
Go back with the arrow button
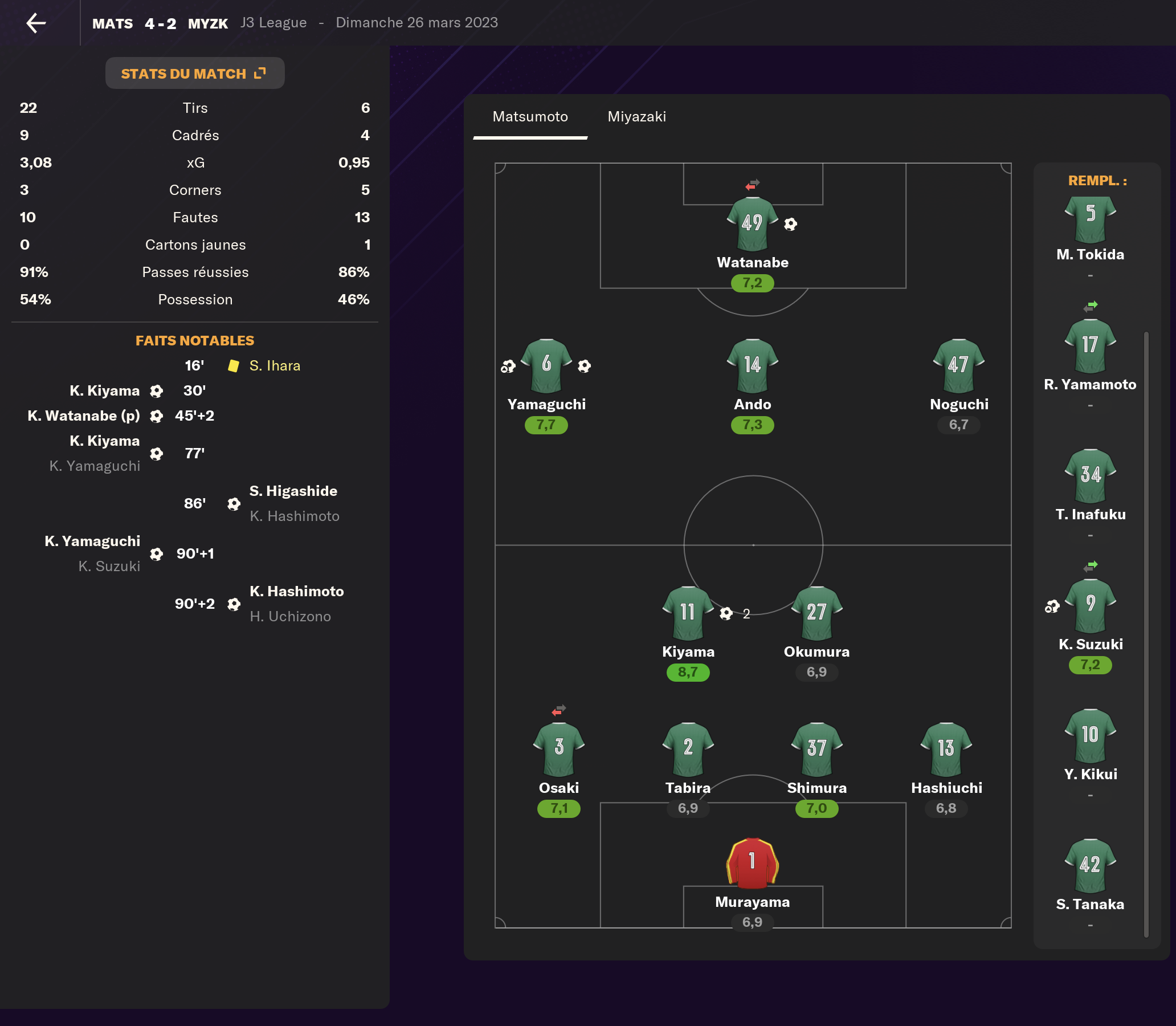(x=36, y=23)
